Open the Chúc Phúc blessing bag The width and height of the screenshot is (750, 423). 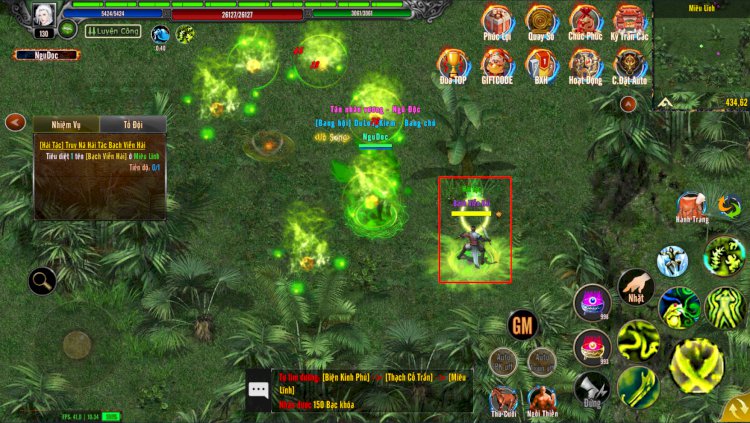click(585, 20)
